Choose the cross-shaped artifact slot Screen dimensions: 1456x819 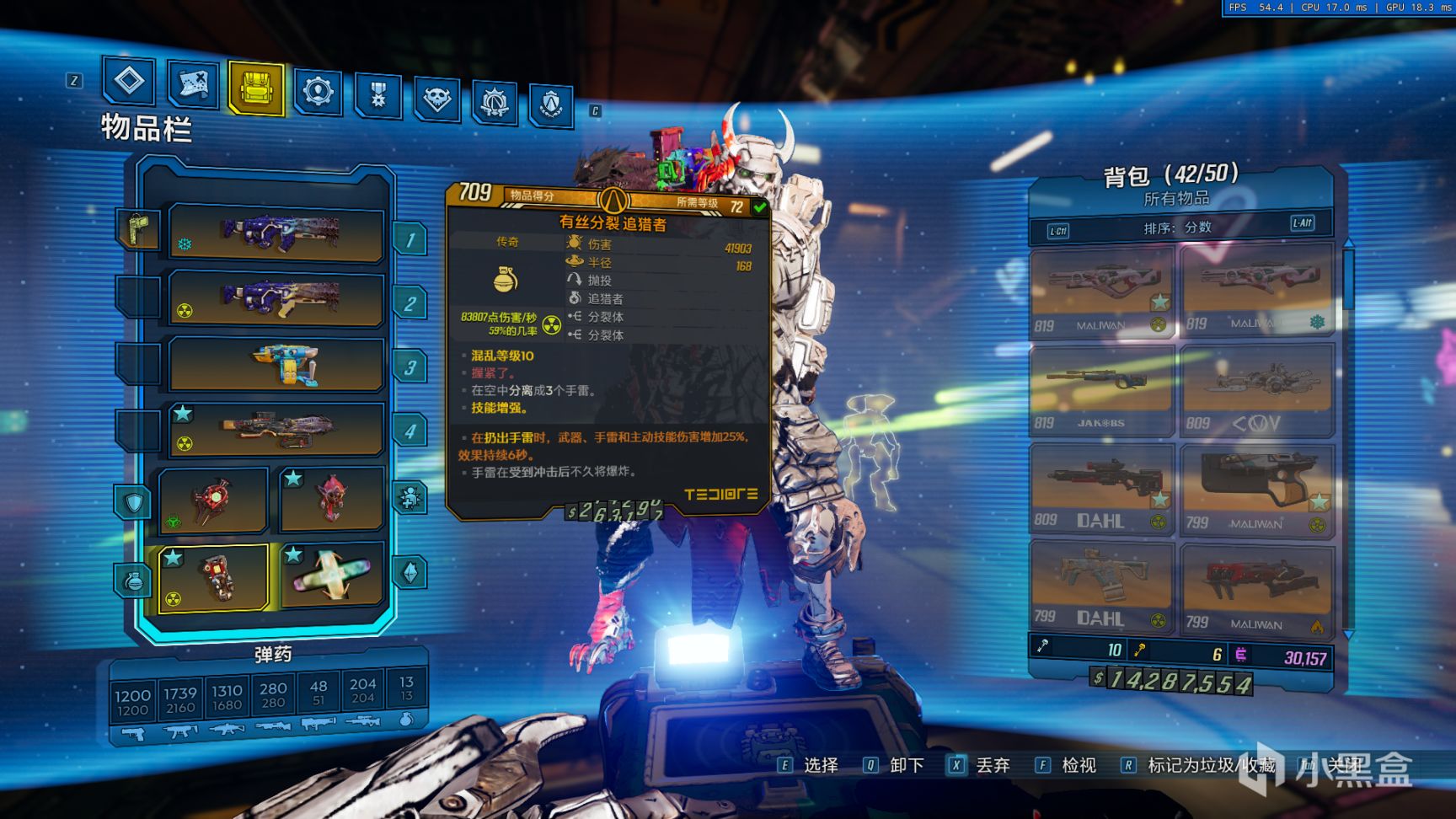[331, 575]
